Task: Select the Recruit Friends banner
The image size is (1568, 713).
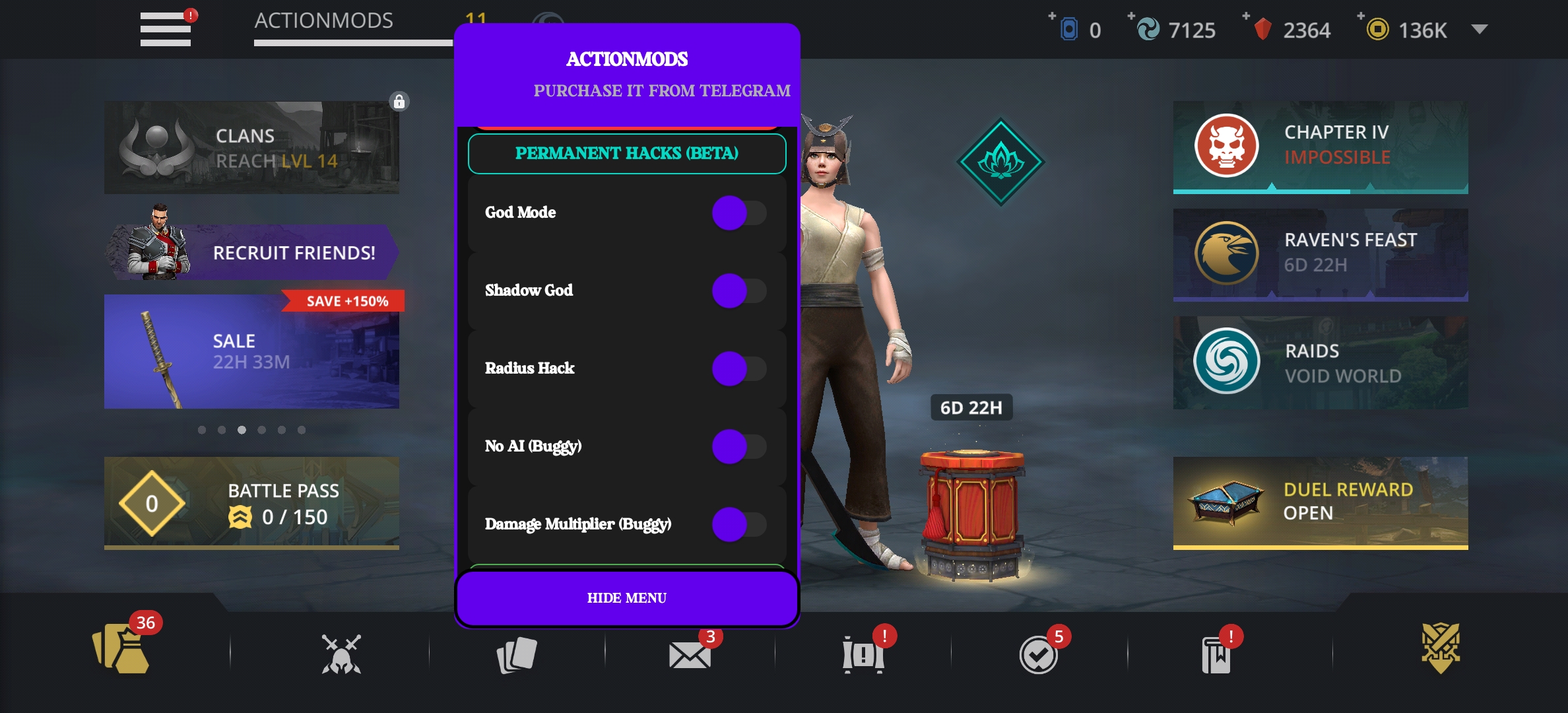Action: pos(251,253)
